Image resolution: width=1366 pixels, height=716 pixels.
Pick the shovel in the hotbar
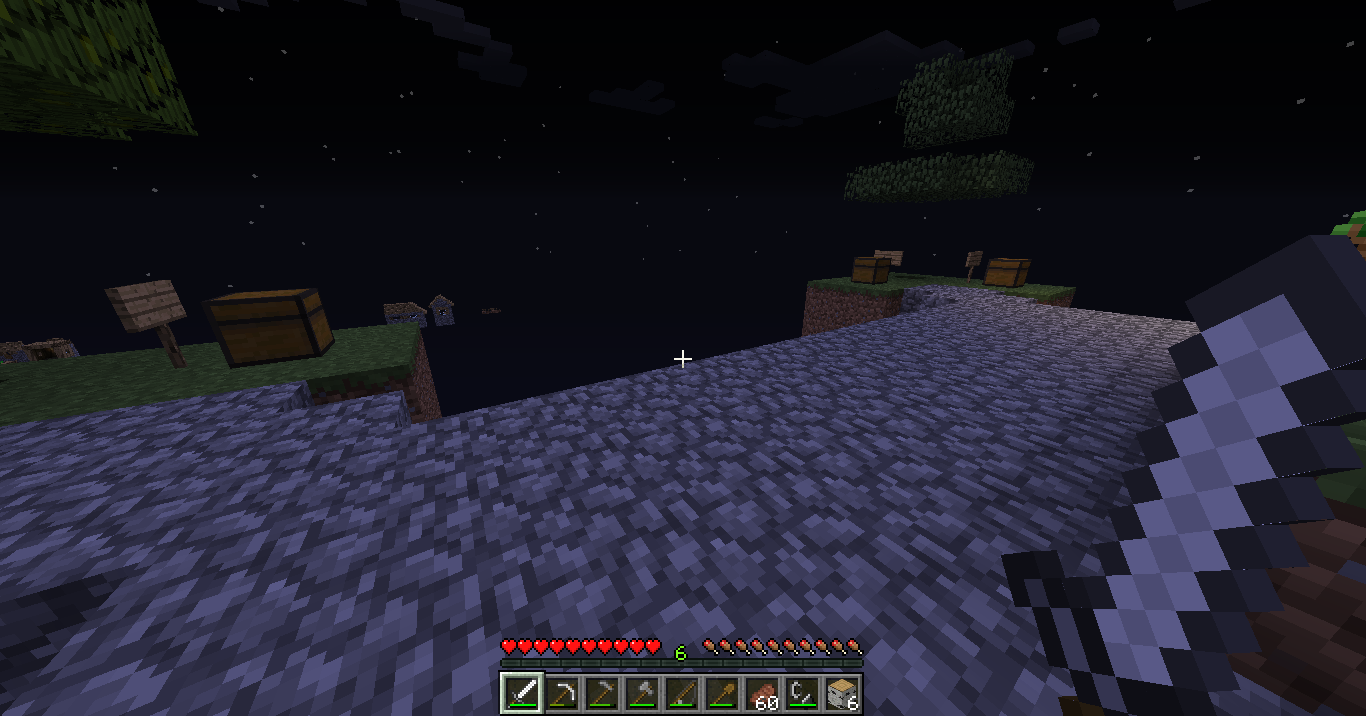click(x=722, y=692)
